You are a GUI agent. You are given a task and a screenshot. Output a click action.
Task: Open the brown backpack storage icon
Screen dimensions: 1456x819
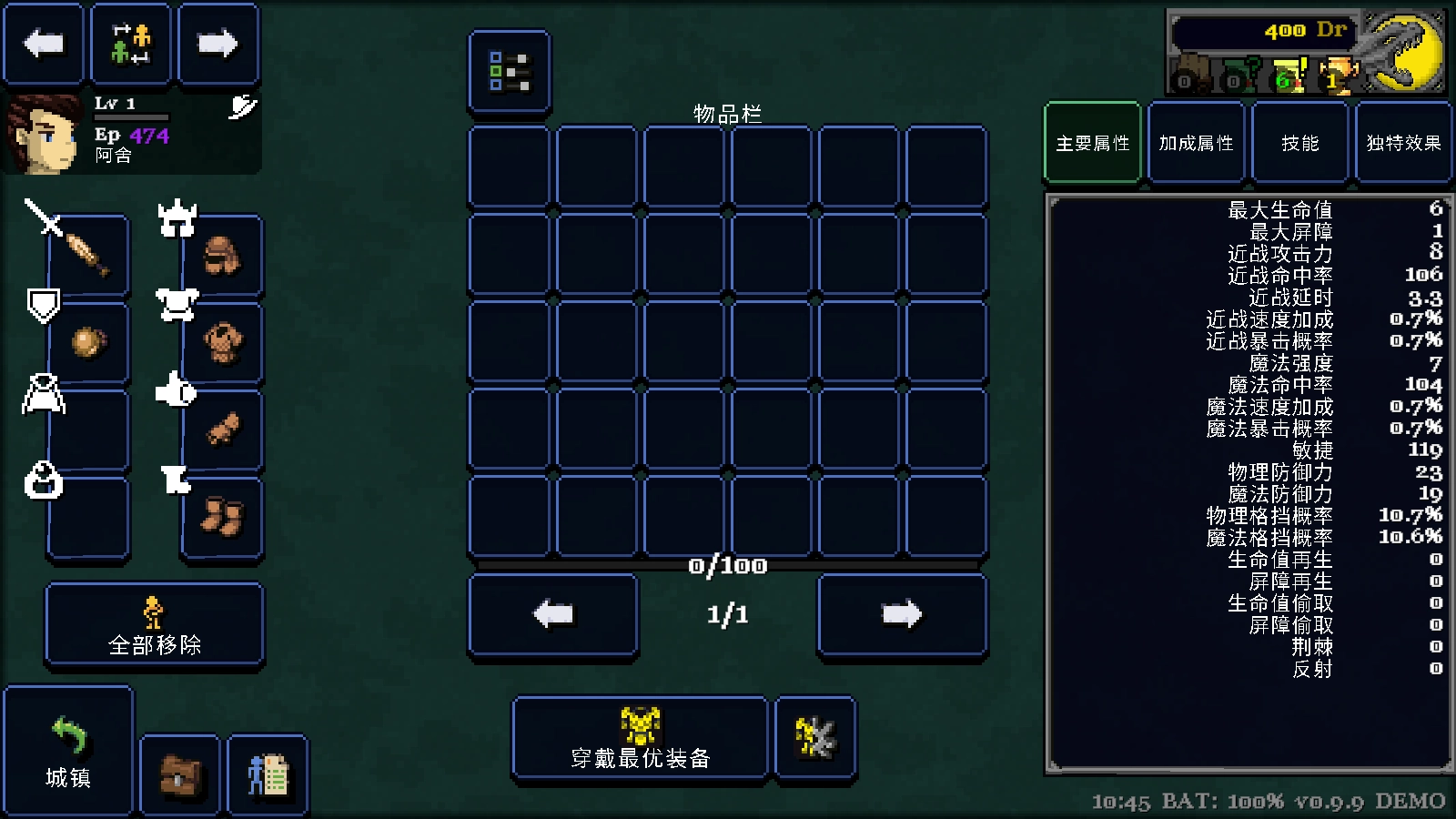(179, 776)
